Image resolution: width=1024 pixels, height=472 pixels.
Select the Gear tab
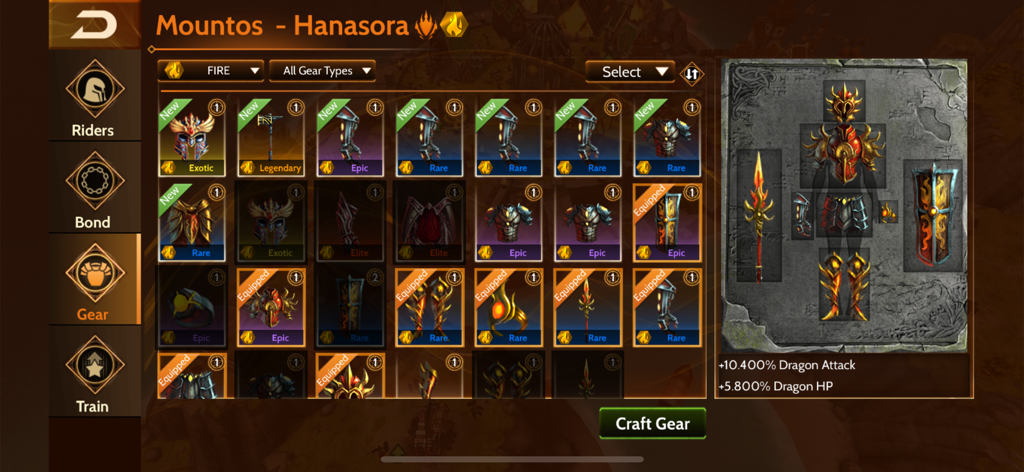93,281
